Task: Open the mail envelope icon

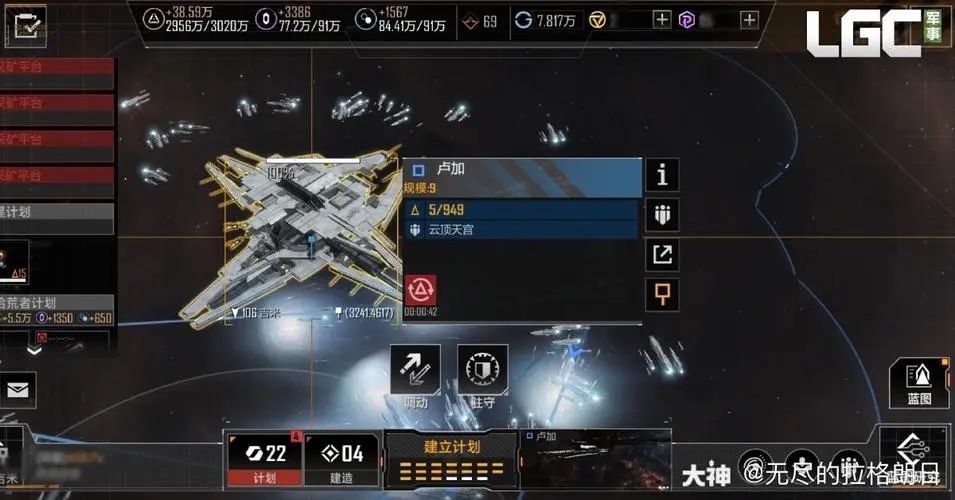Action: [x=19, y=388]
